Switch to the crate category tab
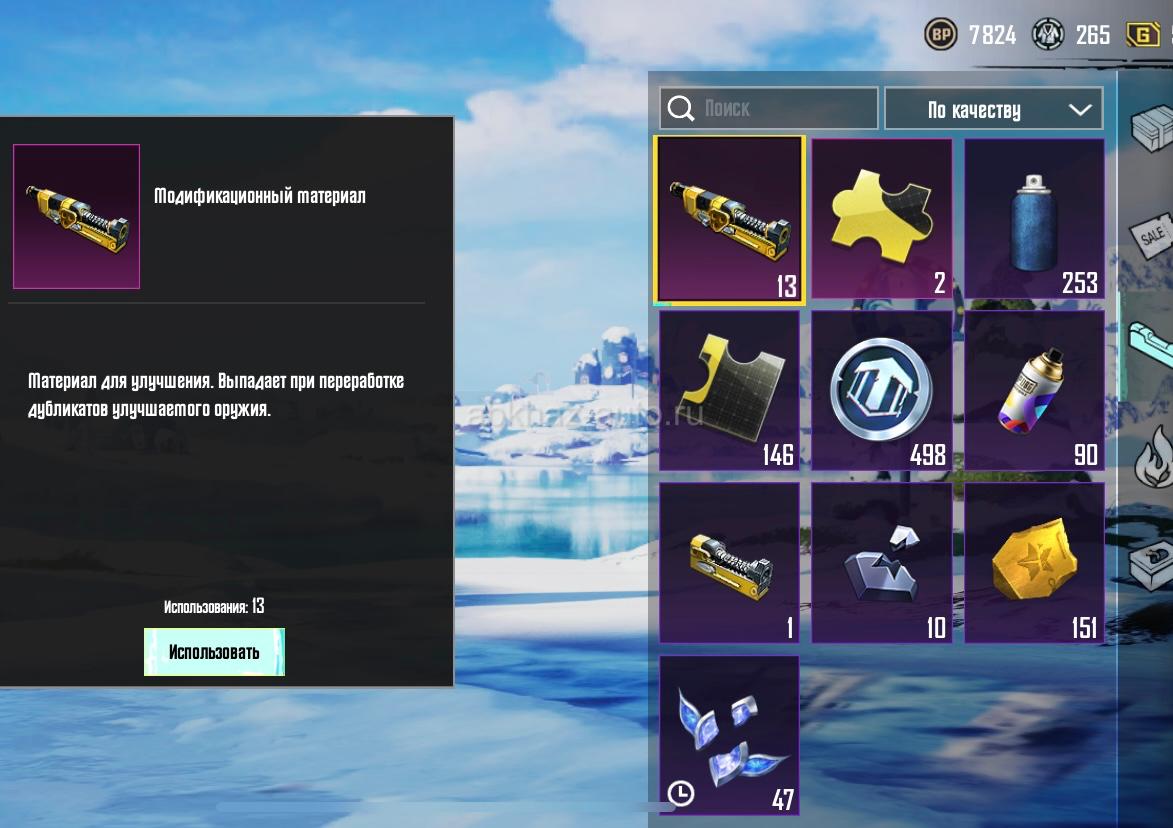This screenshot has width=1173, height=828. 1151,128
